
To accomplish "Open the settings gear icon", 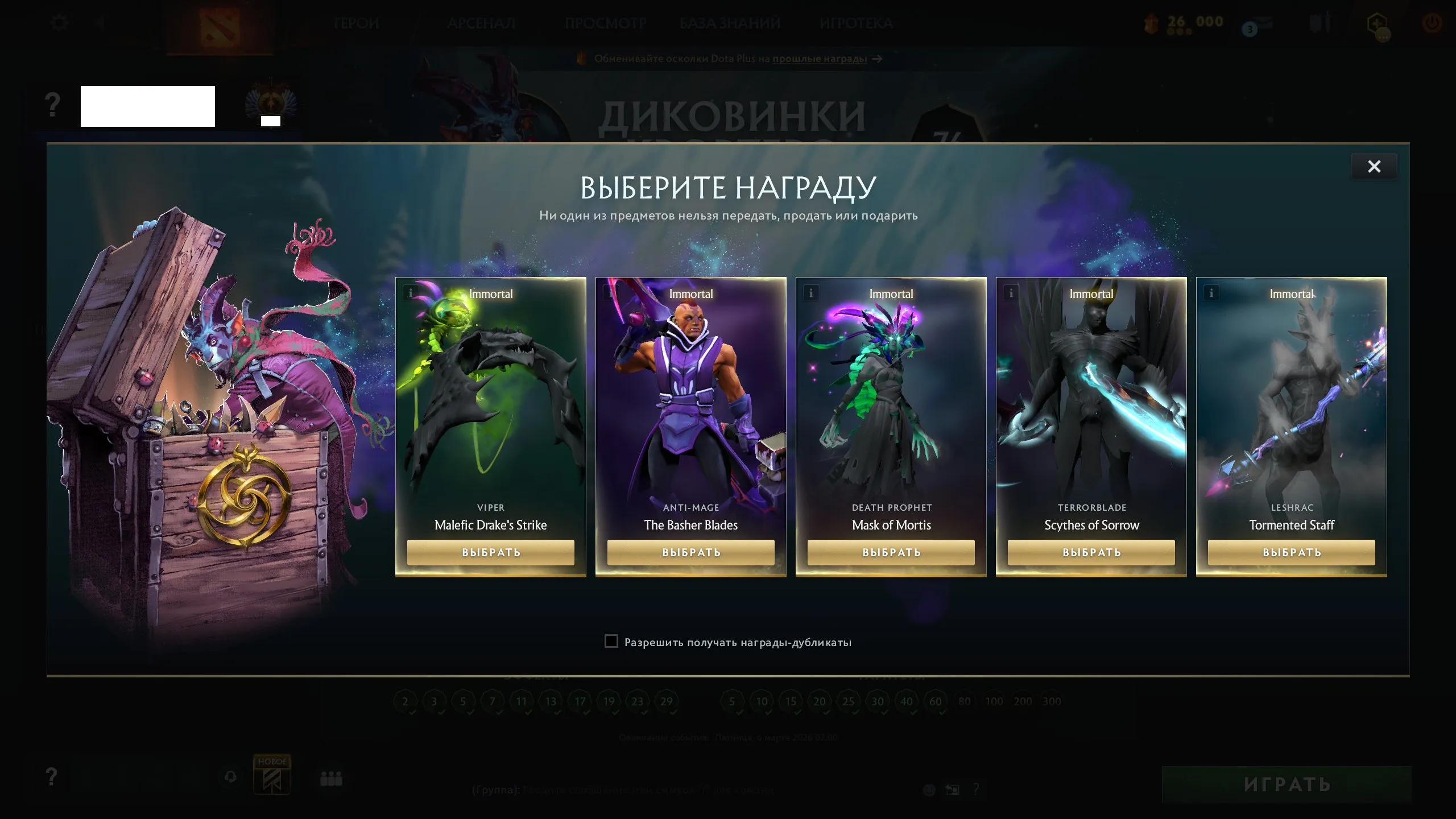I will [60, 22].
